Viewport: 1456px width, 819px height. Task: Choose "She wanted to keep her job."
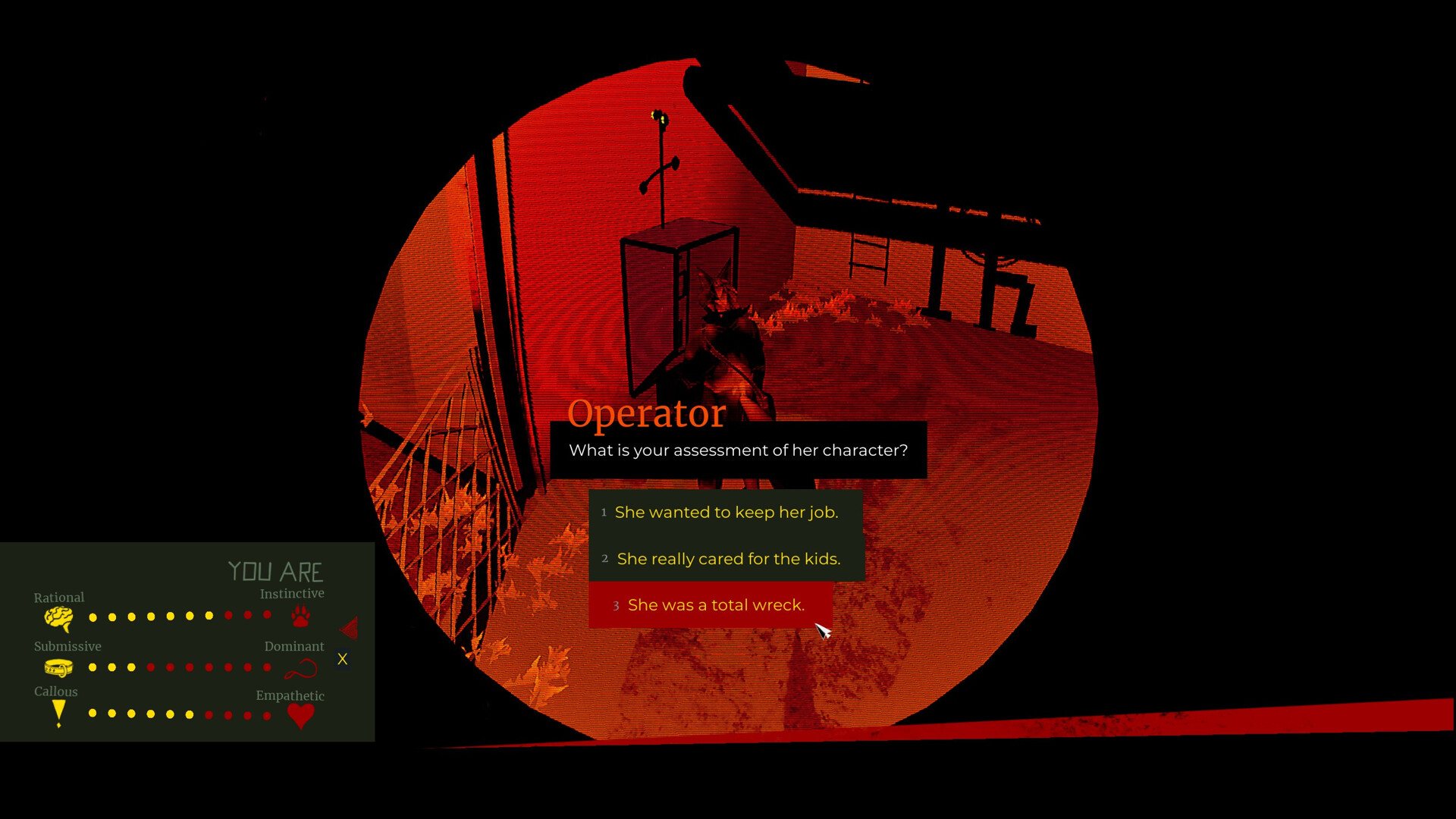pyautogui.click(x=726, y=512)
